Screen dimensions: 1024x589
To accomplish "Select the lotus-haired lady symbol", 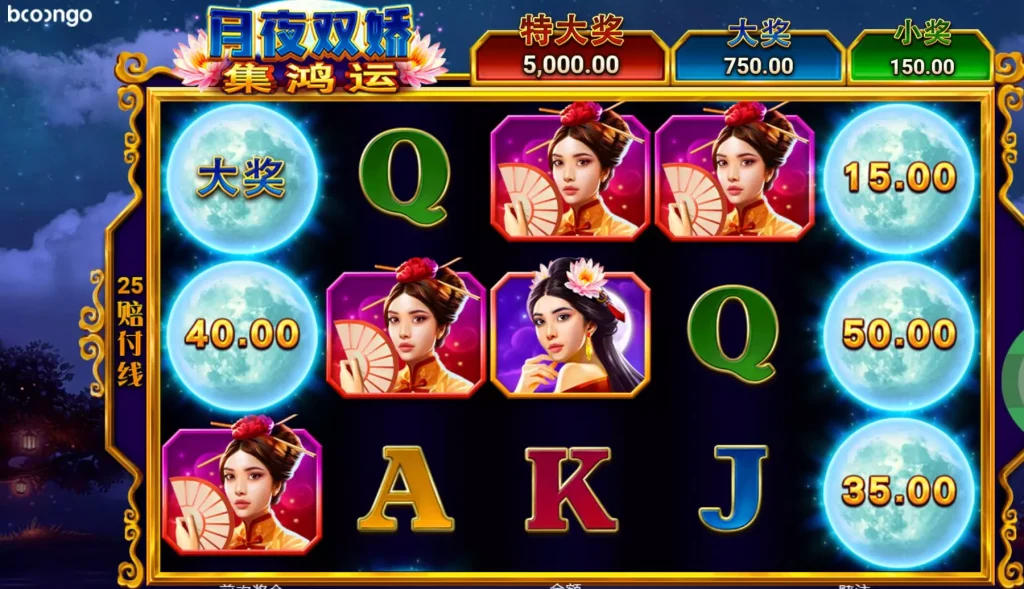I will tap(571, 333).
